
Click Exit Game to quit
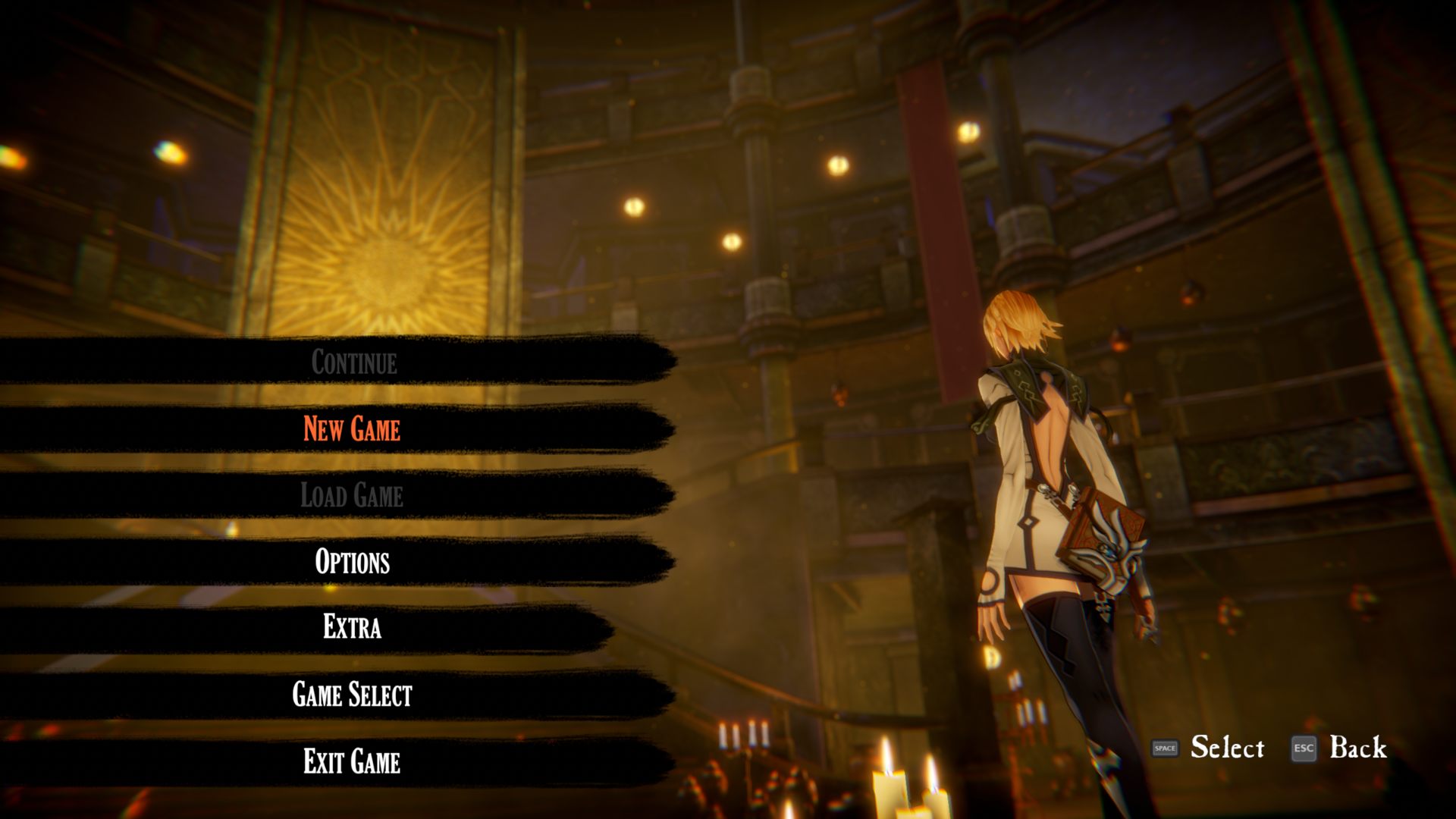[x=352, y=761]
